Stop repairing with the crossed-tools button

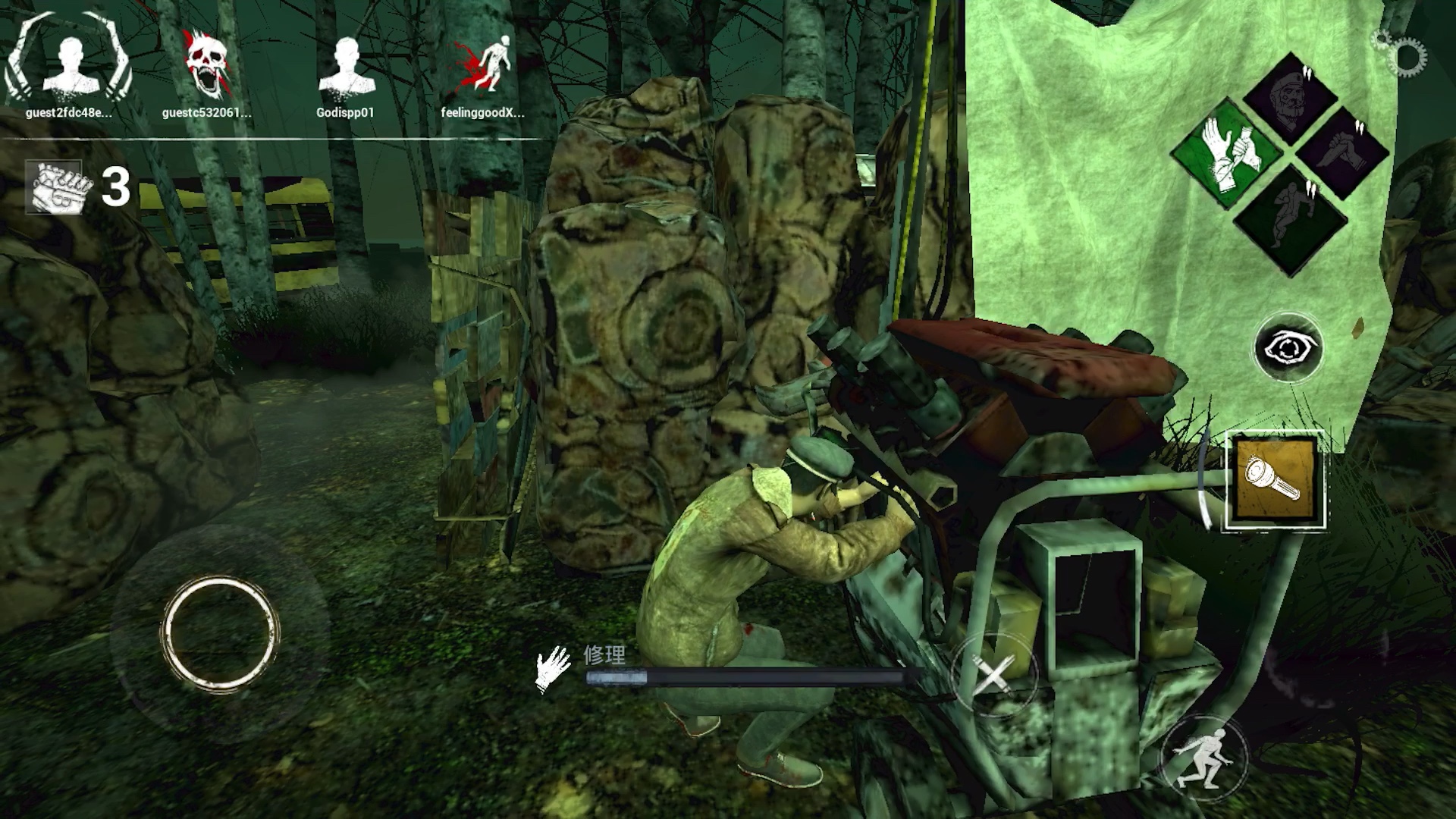coord(993,675)
